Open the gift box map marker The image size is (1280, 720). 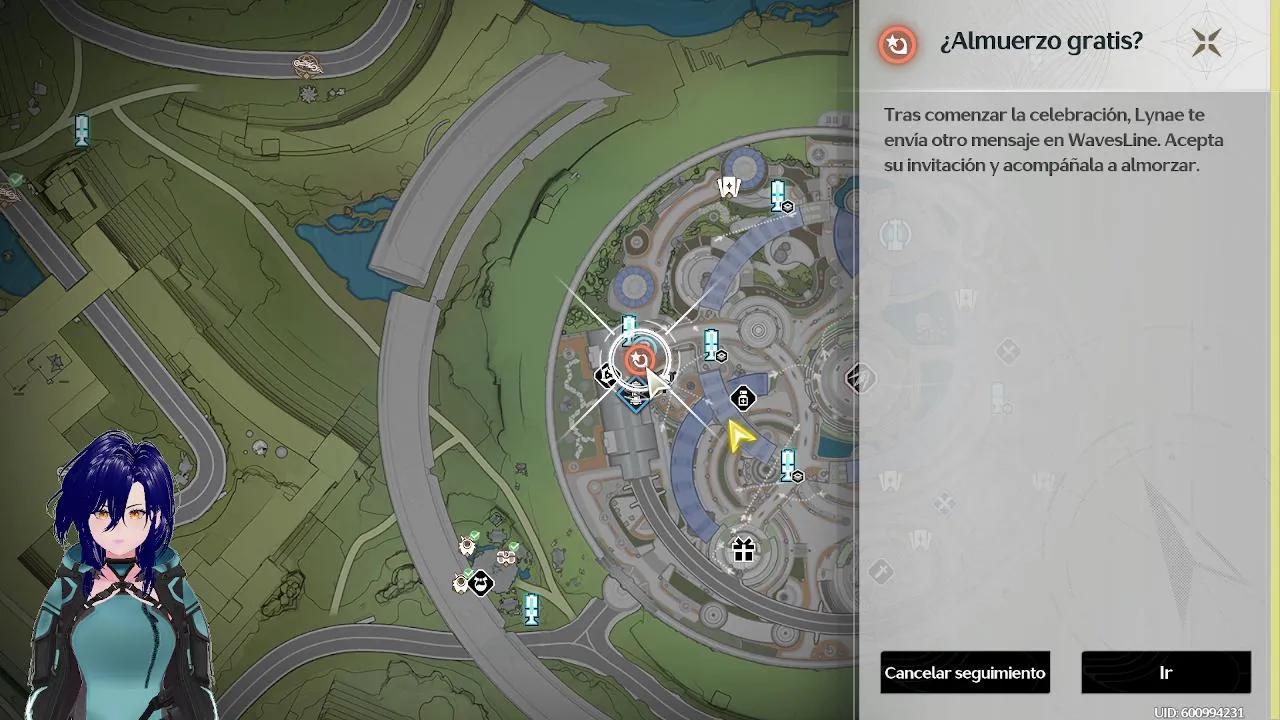tap(743, 549)
